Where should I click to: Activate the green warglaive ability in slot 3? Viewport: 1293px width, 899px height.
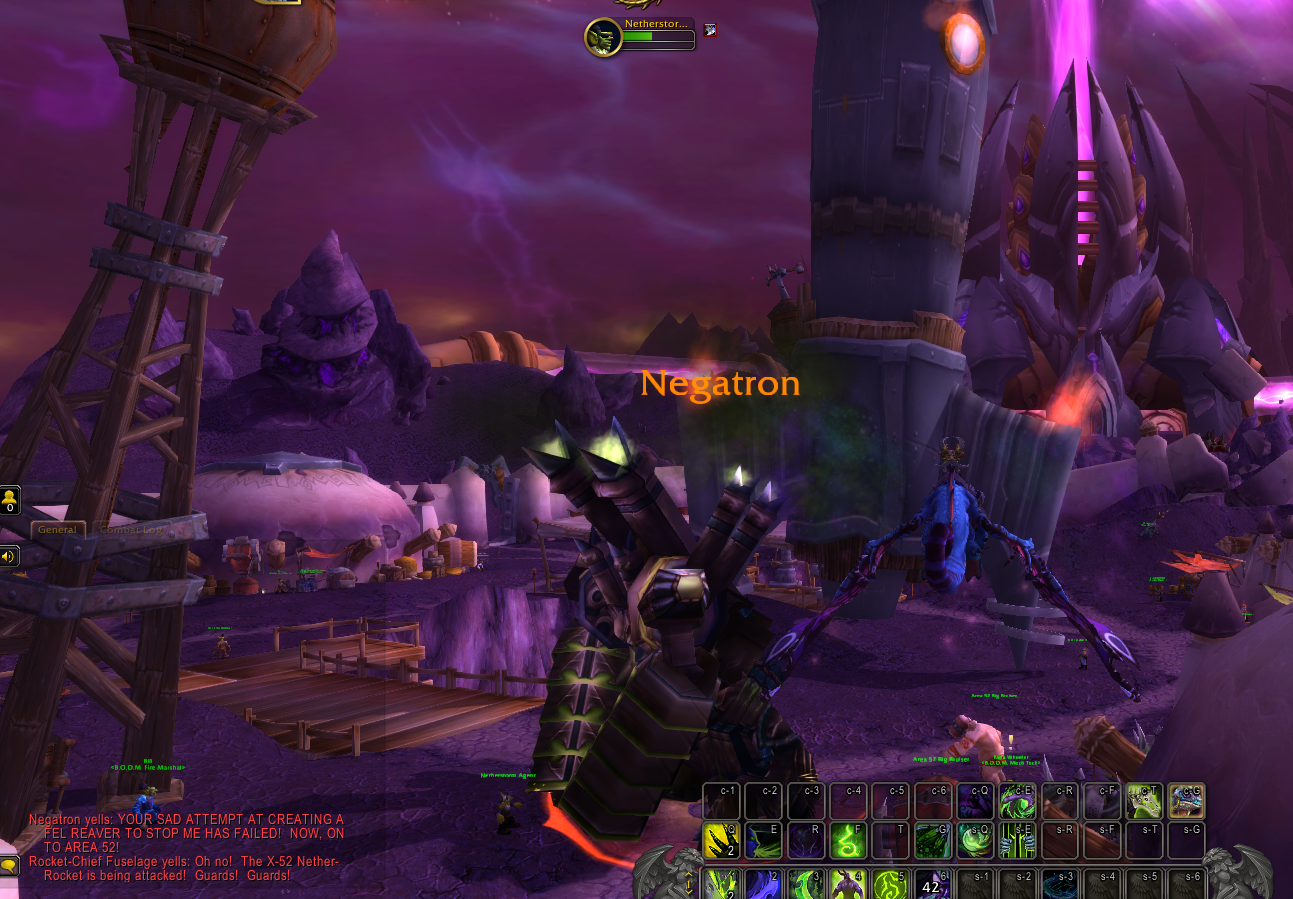coord(805,887)
